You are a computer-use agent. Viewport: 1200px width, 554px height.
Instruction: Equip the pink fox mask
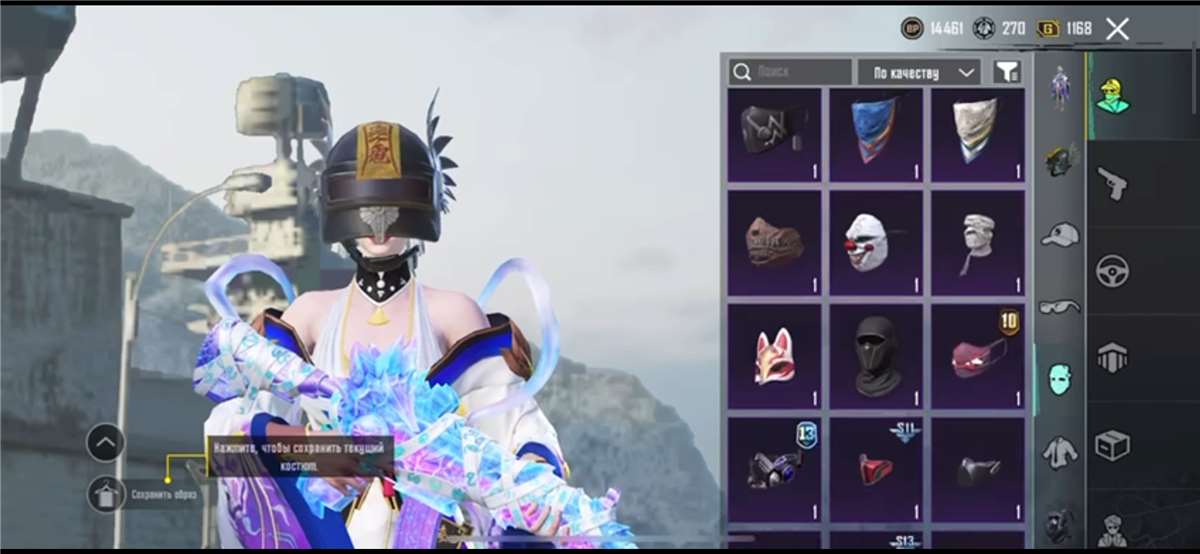pos(774,357)
